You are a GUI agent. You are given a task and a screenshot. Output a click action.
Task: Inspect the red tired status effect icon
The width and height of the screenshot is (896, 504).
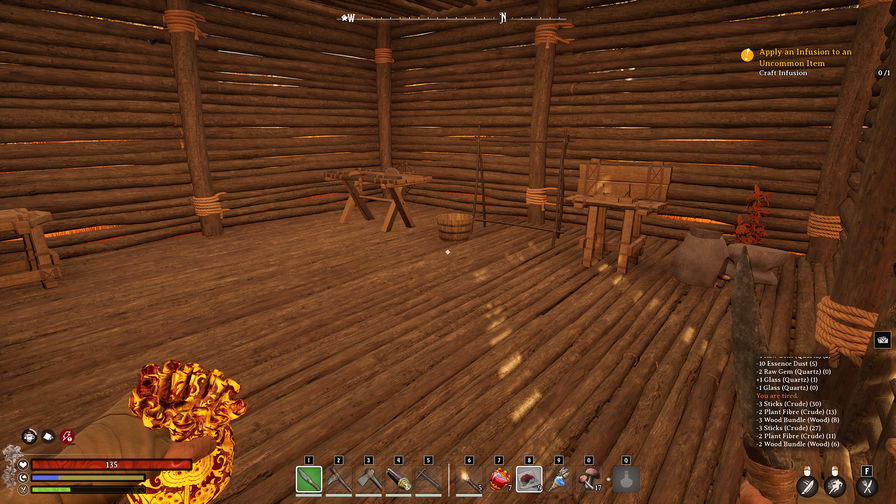(x=67, y=436)
